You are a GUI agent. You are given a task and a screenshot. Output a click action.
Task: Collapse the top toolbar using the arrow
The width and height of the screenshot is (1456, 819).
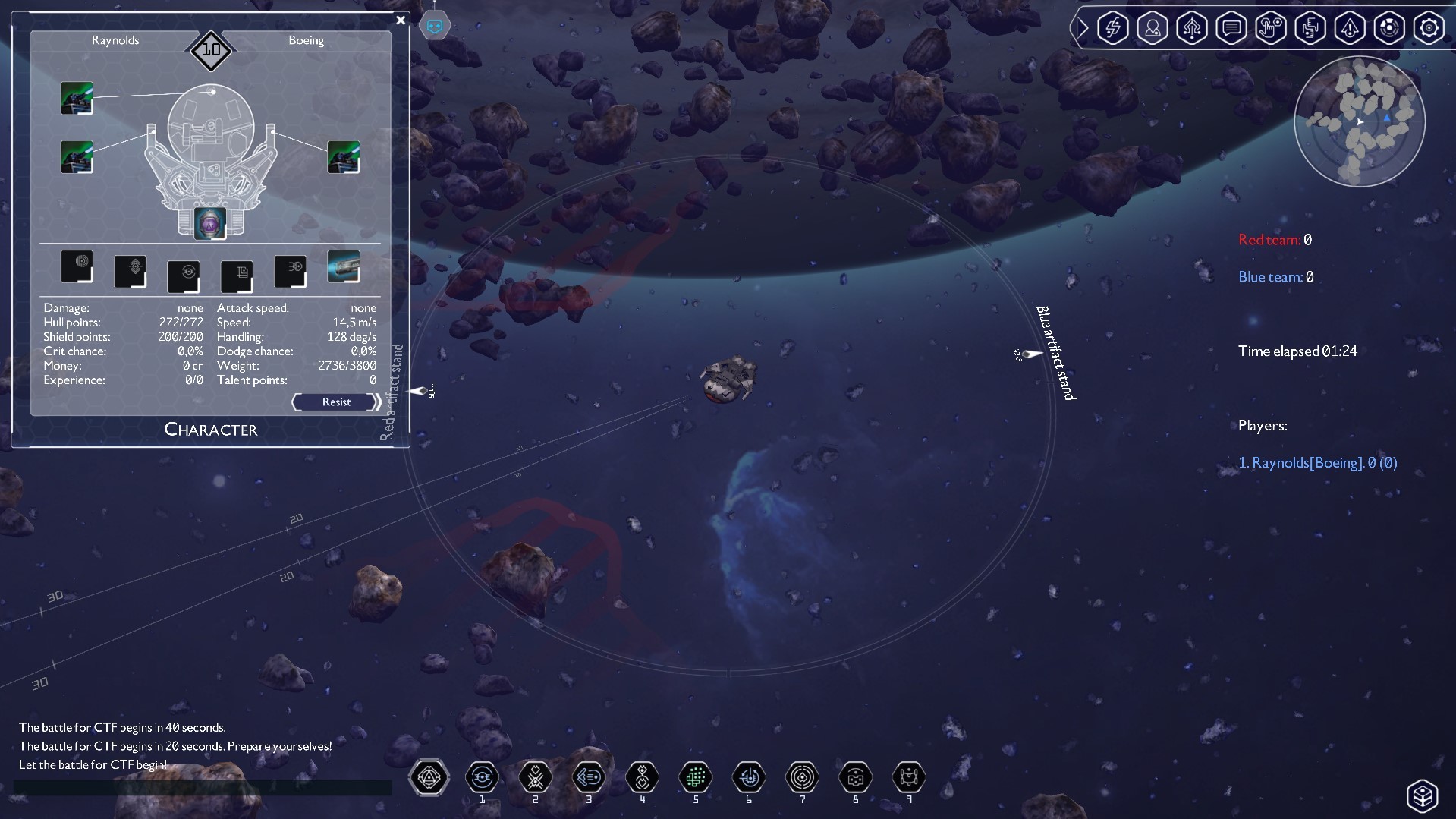[x=1083, y=28]
